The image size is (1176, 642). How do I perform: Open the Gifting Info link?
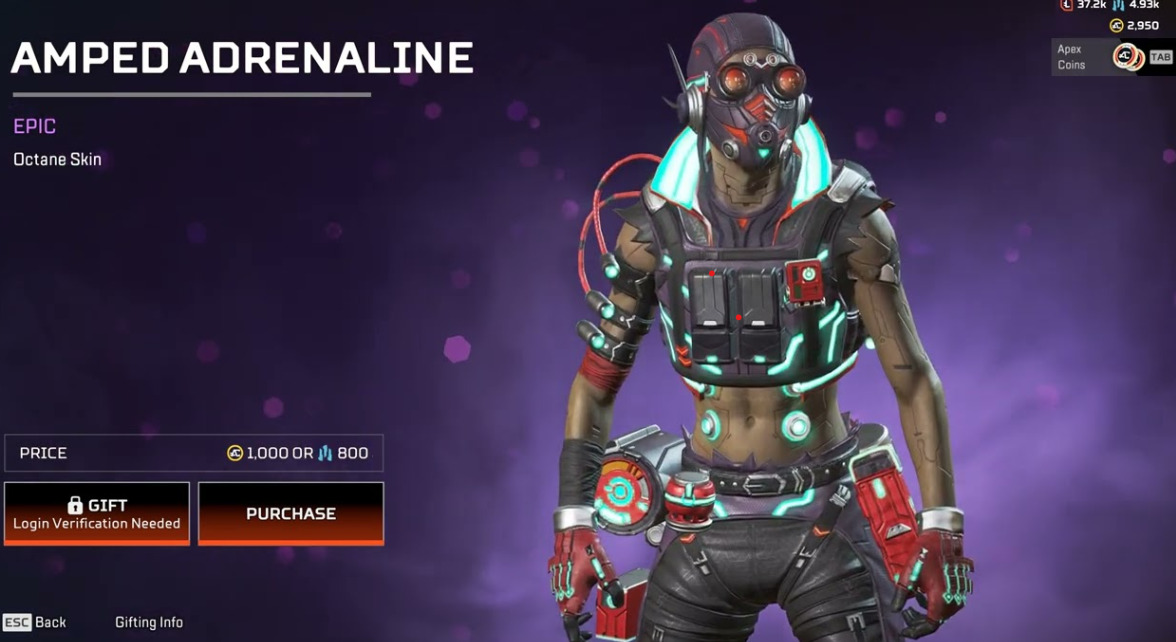(149, 622)
